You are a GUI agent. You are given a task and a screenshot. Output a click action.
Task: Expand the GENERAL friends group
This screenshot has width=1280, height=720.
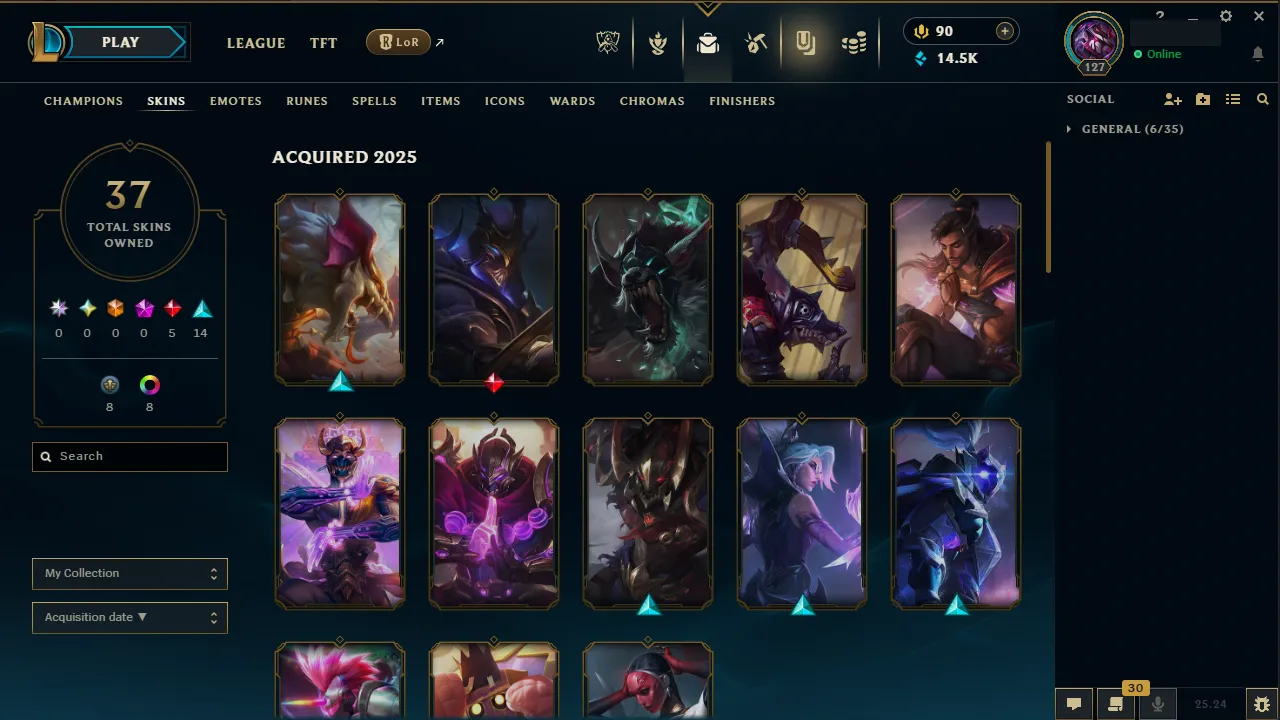[1069, 129]
